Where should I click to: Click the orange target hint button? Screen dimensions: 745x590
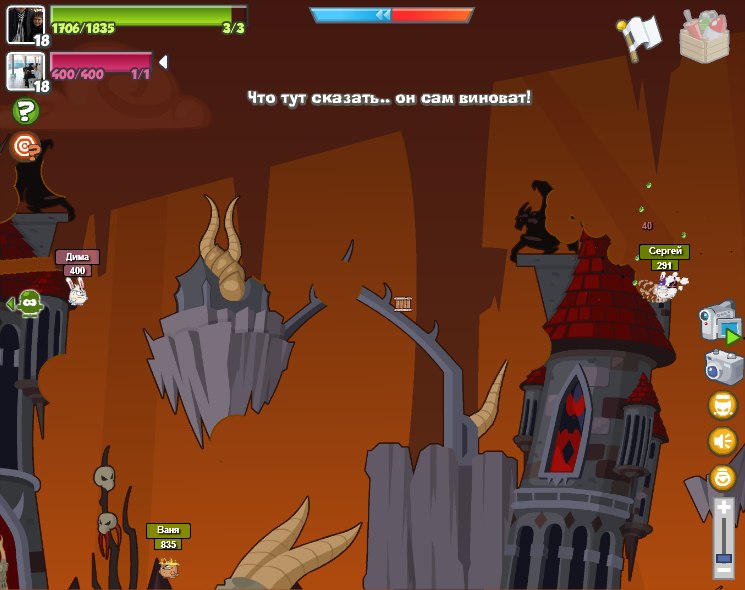point(25,147)
